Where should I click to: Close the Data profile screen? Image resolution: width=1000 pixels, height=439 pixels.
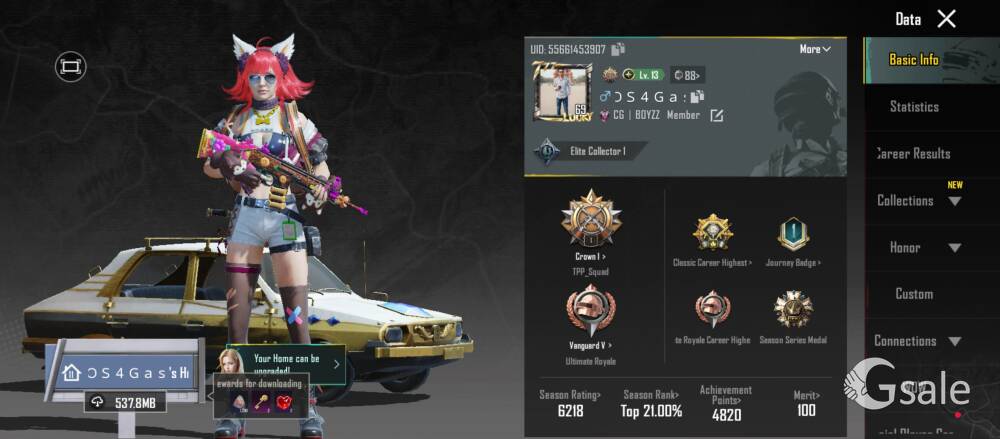tap(946, 18)
